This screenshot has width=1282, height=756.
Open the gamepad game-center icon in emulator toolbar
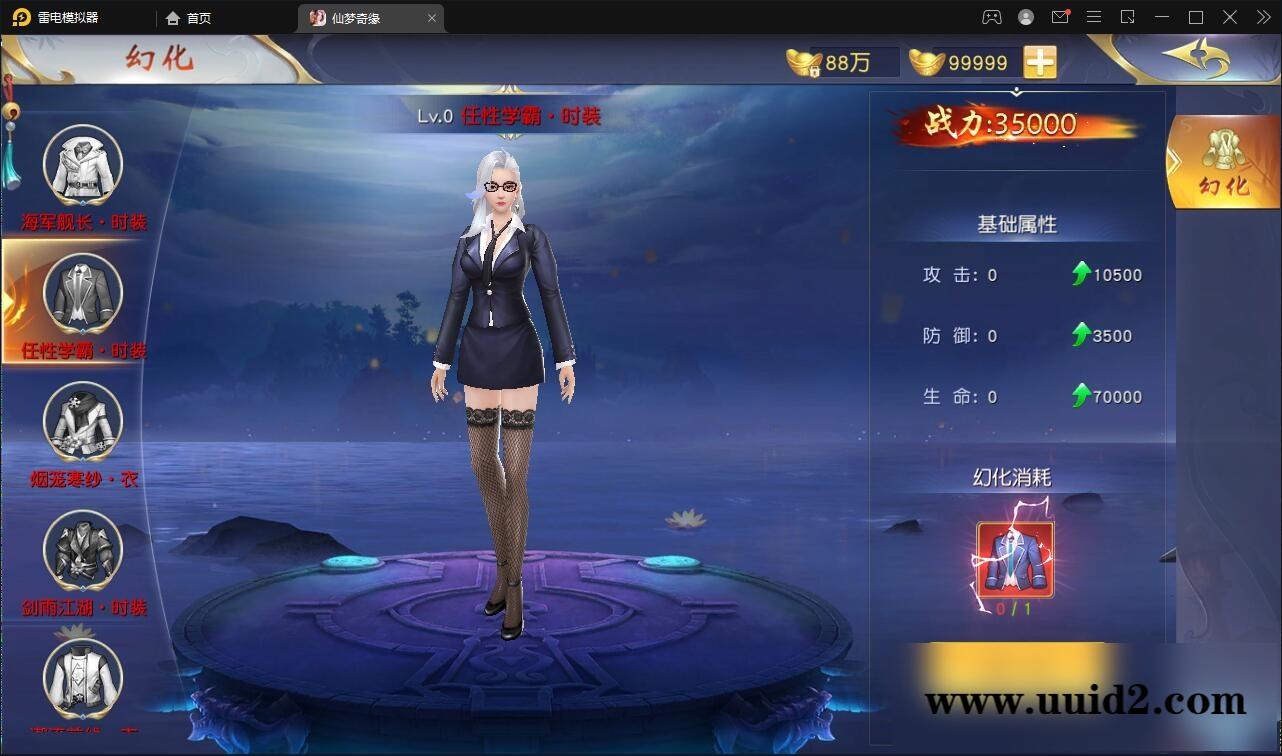[x=990, y=17]
